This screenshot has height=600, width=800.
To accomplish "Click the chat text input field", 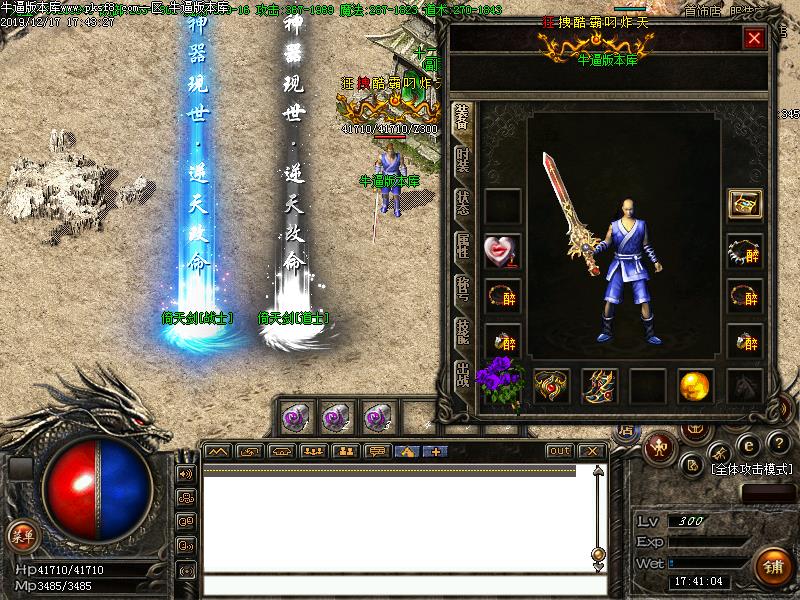I will click(x=390, y=585).
